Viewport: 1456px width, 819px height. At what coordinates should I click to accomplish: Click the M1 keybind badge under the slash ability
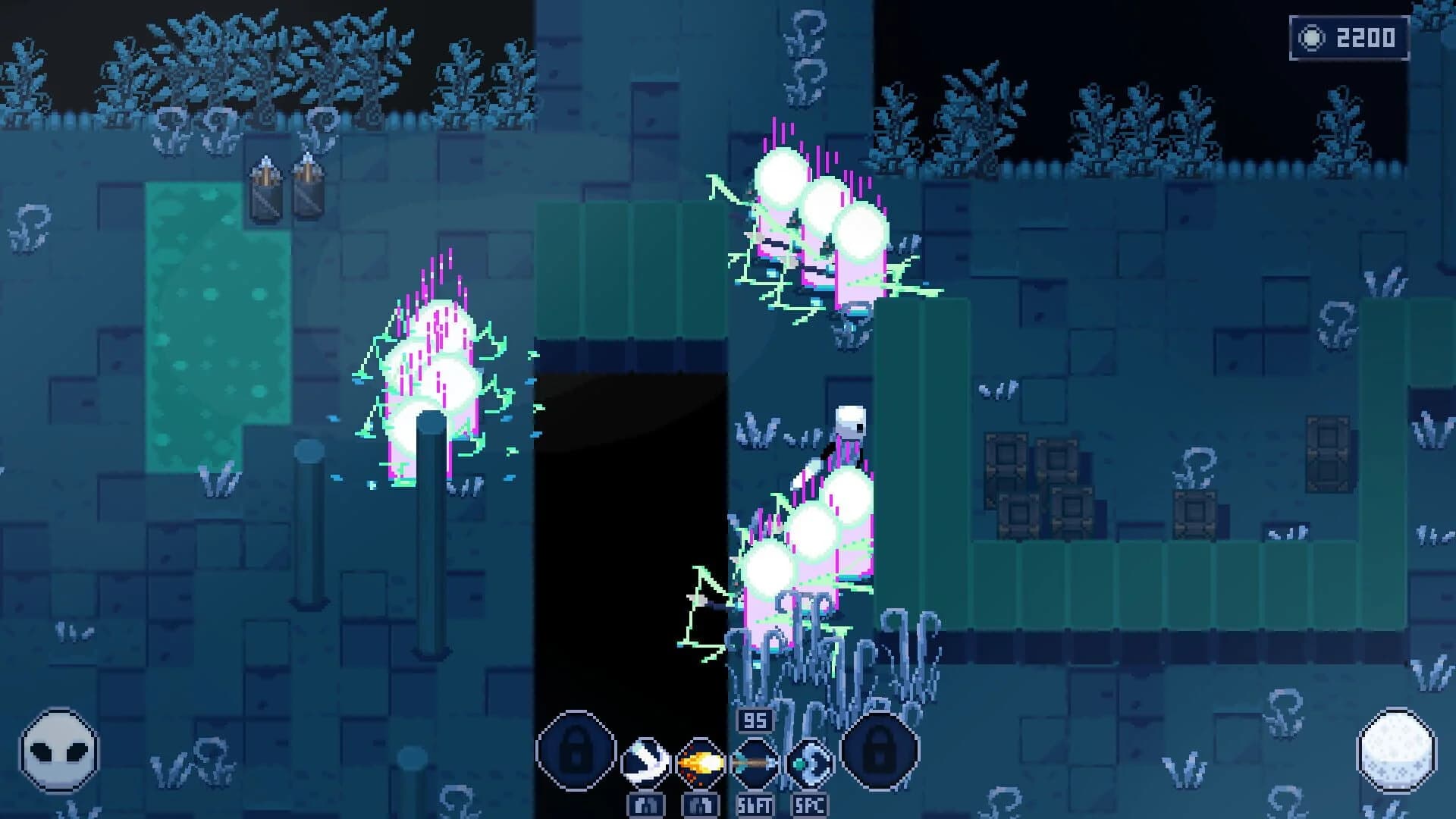[645, 805]
